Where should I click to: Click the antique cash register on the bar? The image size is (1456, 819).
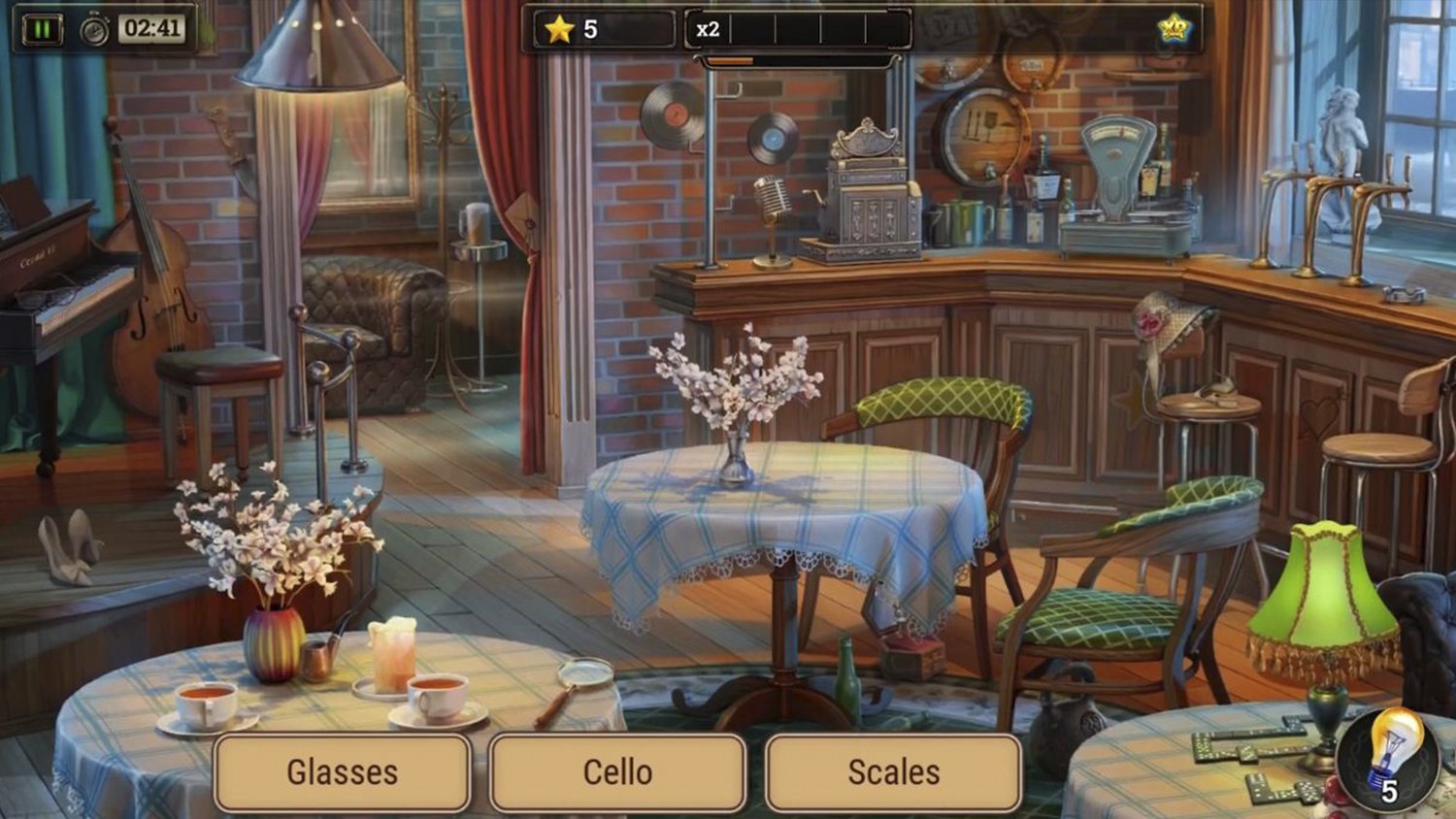pyautogui.click(x=869, y=189)
